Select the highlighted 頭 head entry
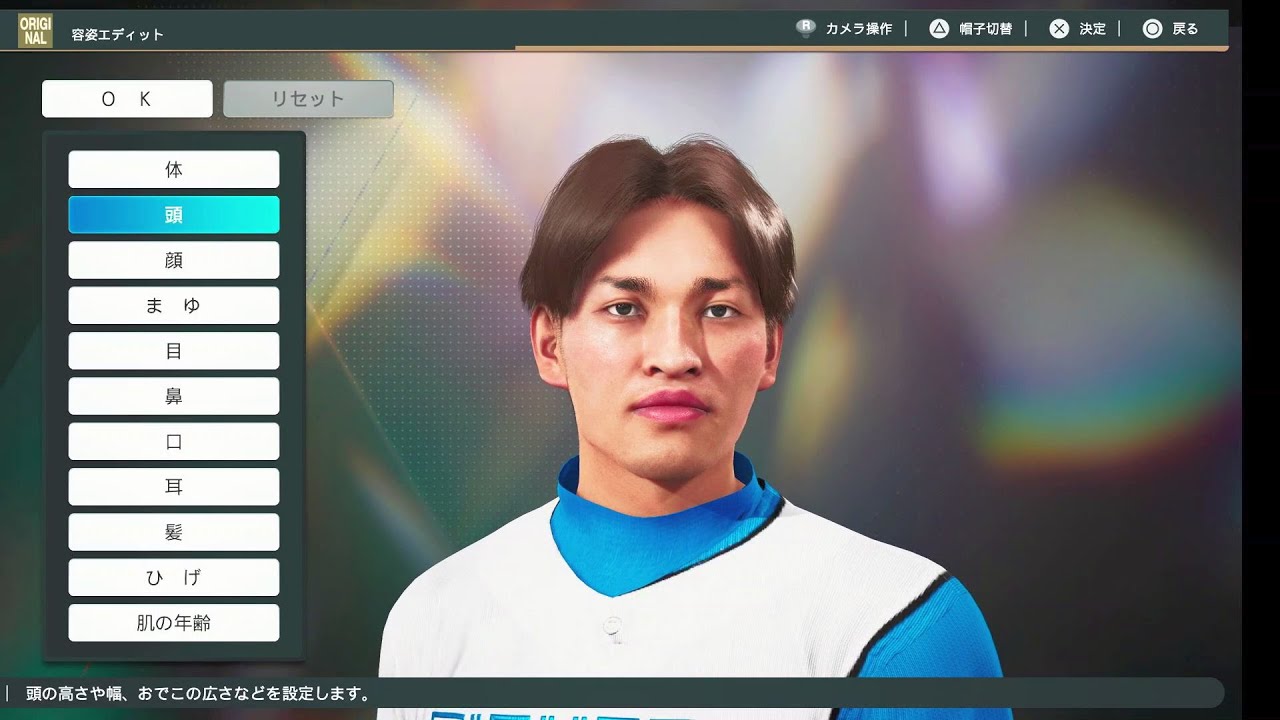Image resolution: width=1280 pixels, height=720 pixels. click(174, 215)
